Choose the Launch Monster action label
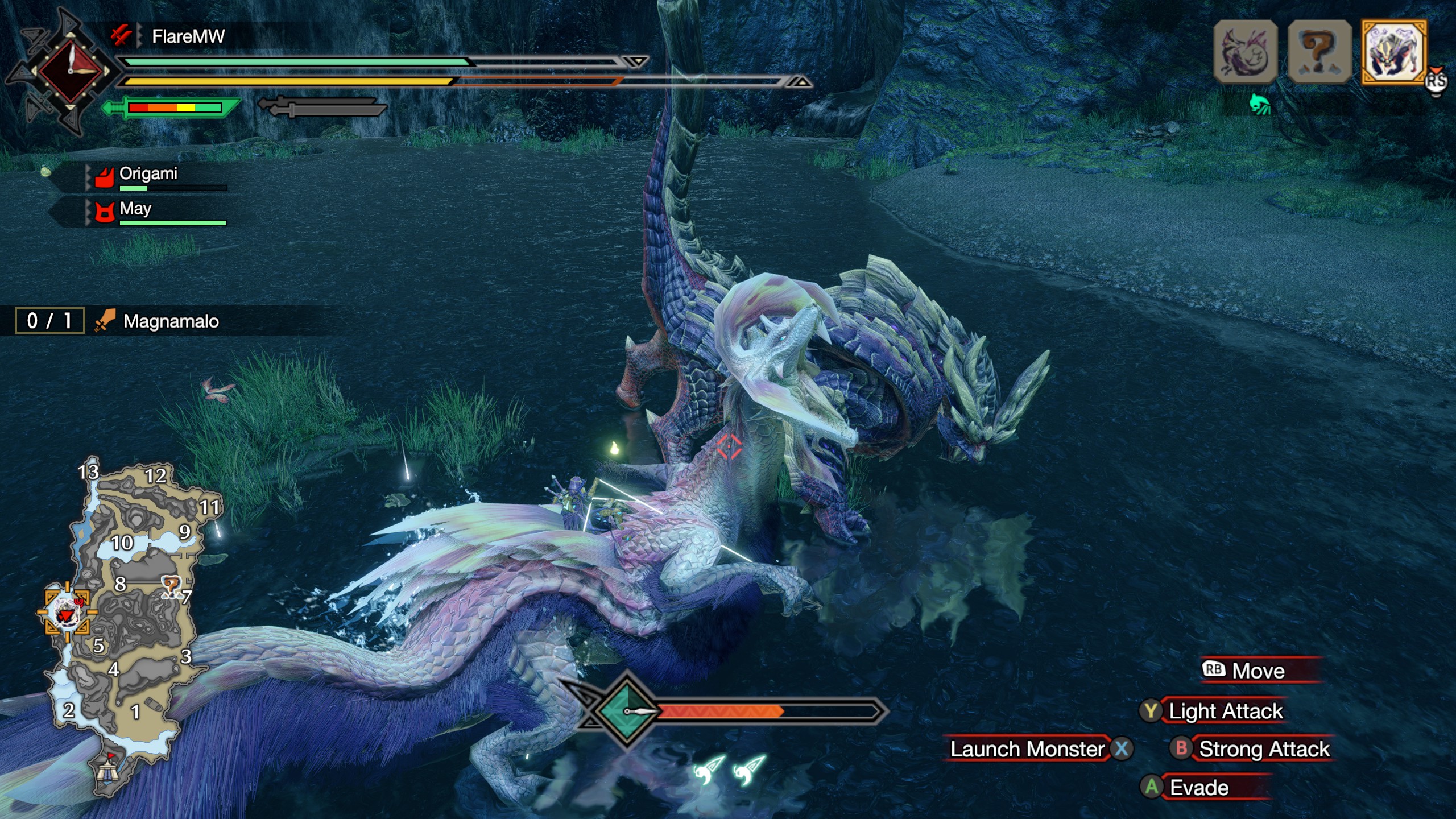 pos(1027,749)
